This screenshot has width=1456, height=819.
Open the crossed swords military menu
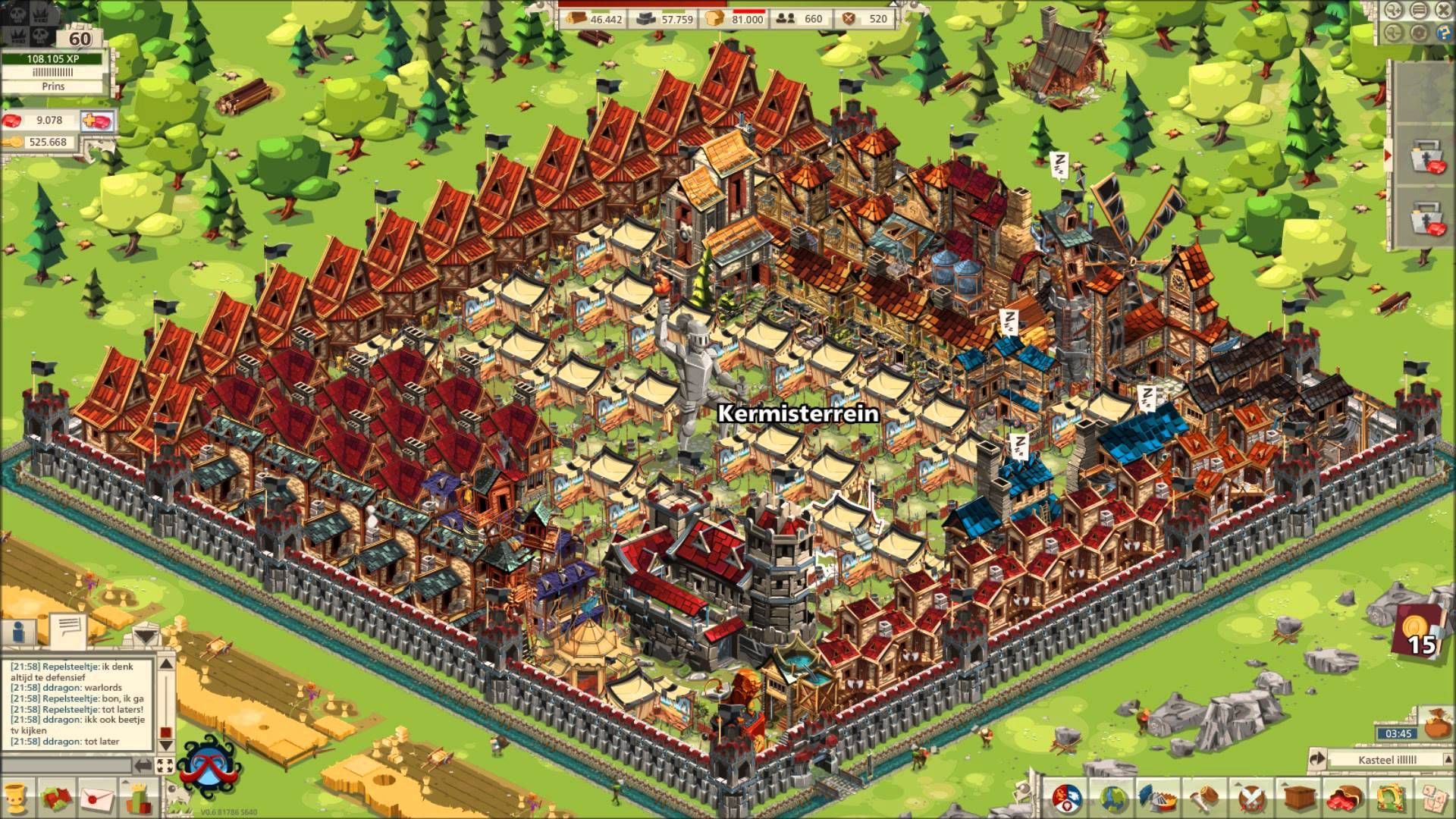pyautogui.click(x=1251, y=799)
